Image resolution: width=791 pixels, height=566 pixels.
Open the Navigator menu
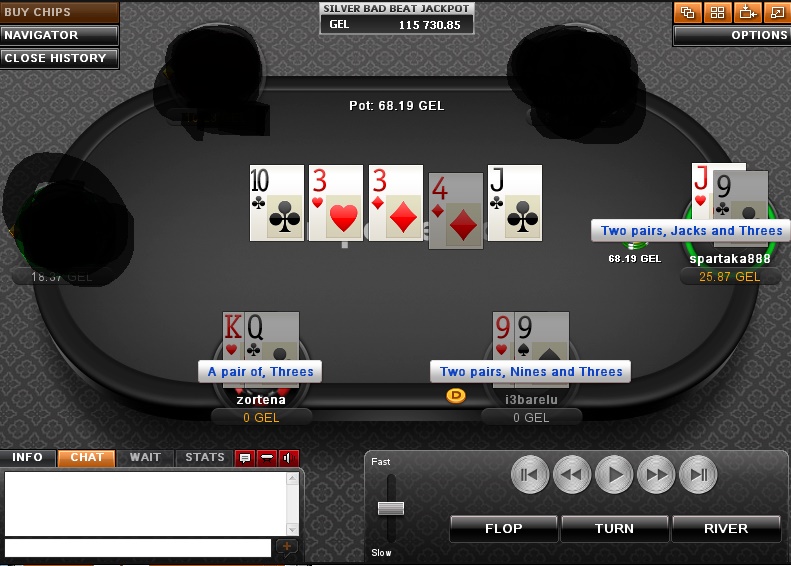[x=59, y=35]
